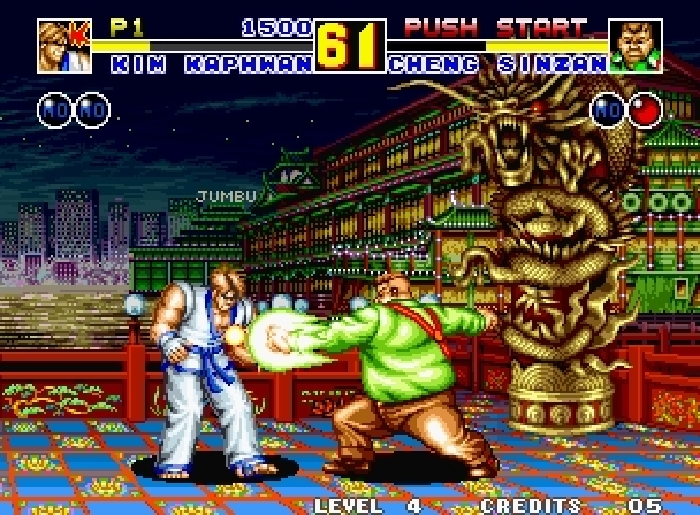This screenshot has height=515, width=700.
Task: Click the red round-win orb
Action: [x=646, y=109]
